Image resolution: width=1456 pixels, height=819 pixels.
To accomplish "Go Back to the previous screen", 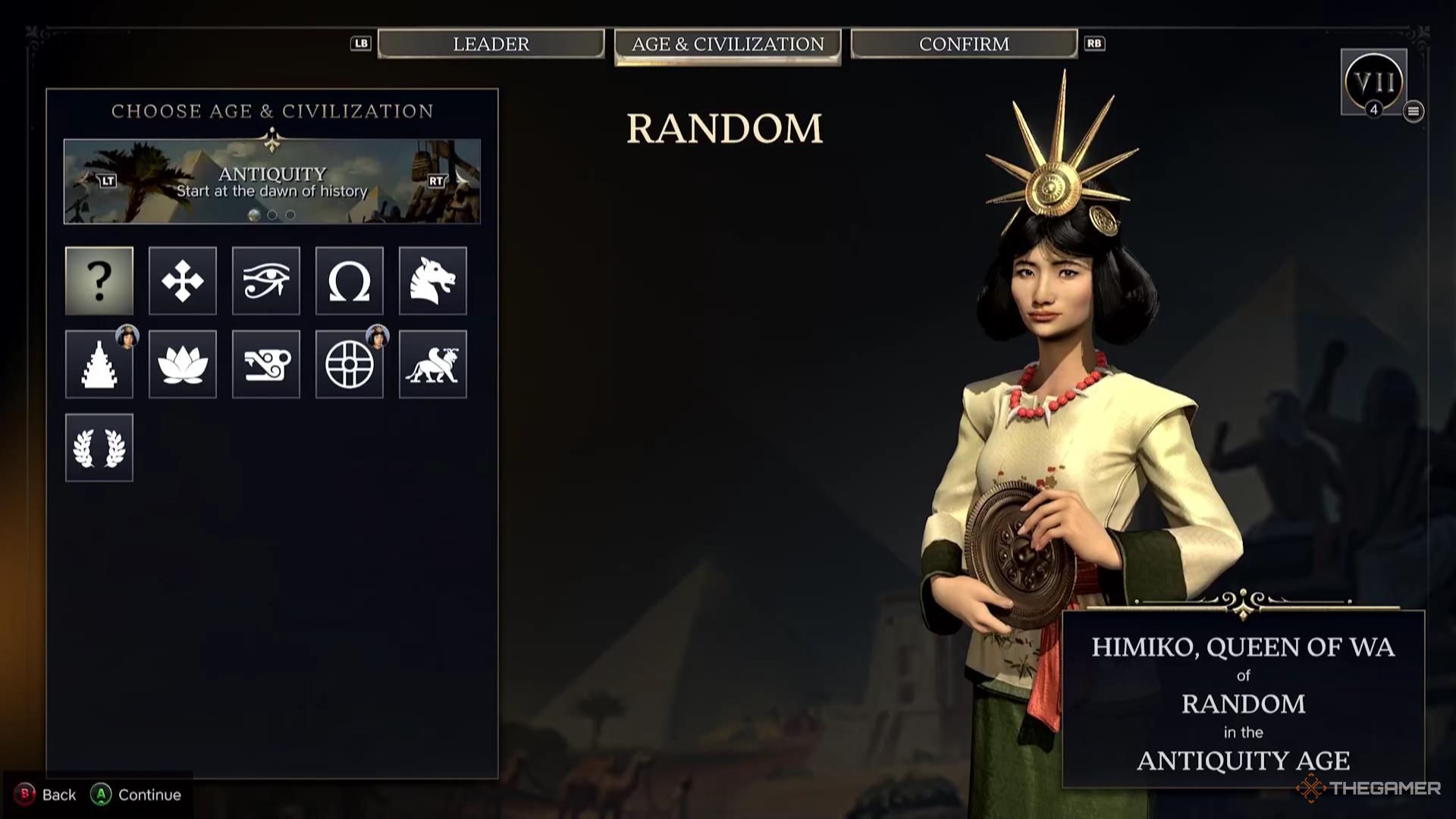I will [47, 795].
